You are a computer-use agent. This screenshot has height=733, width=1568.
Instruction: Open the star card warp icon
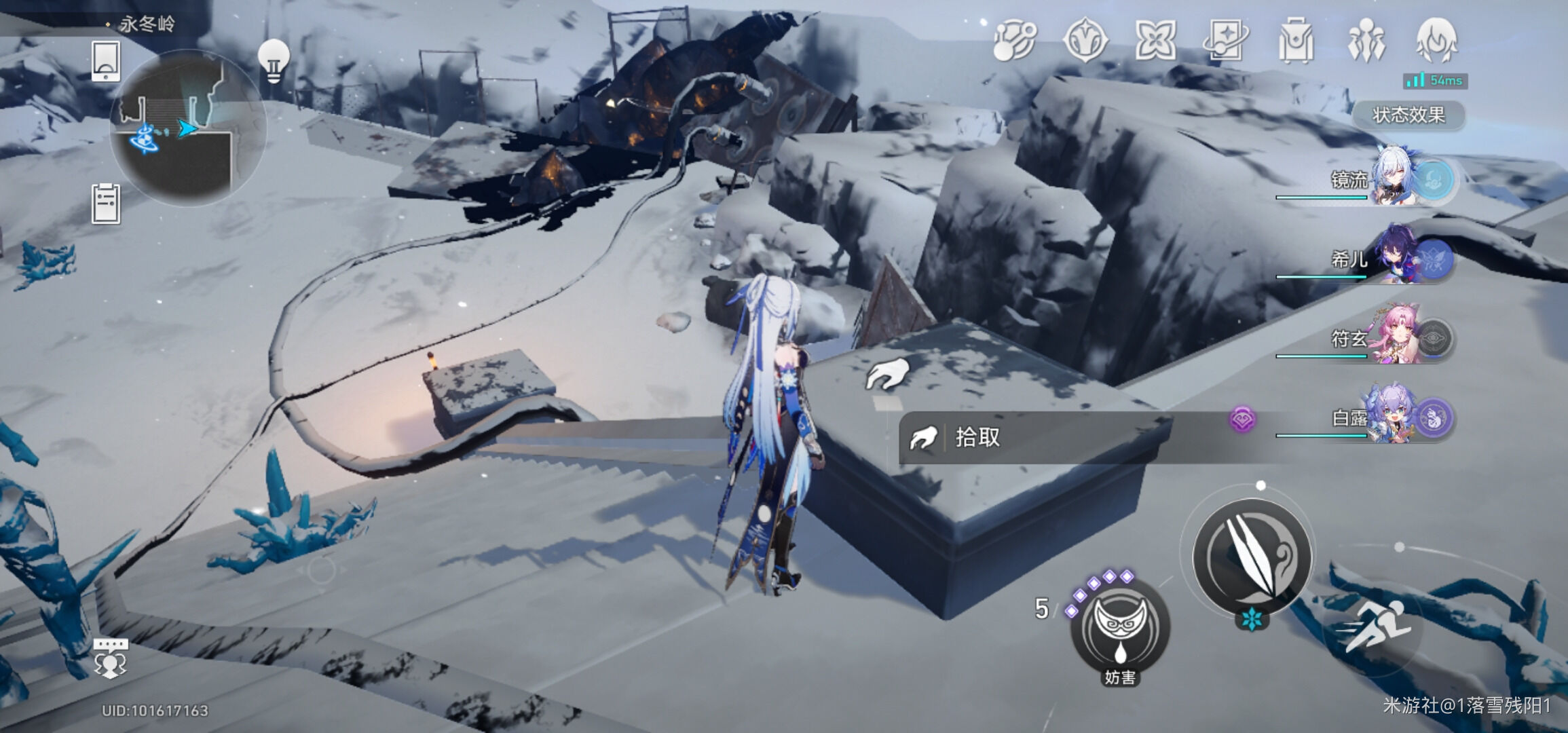(x=1225, y=41)
